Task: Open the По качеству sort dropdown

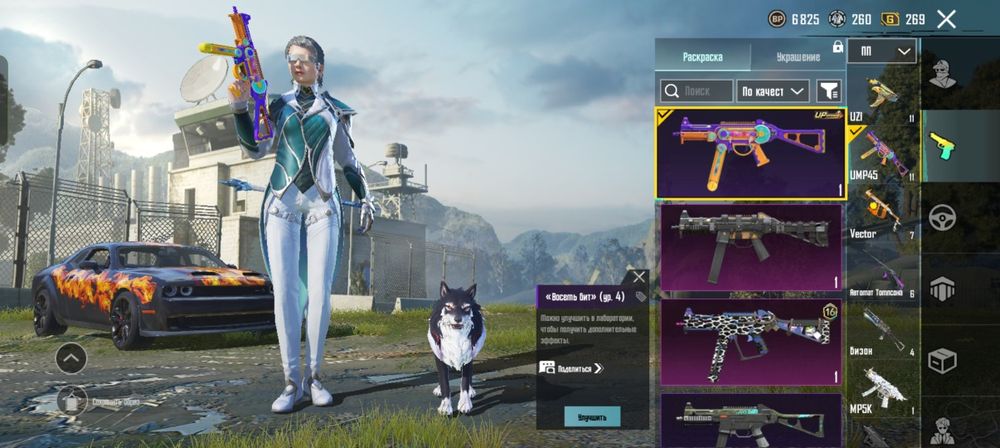Action: click(x=772, y=91)
